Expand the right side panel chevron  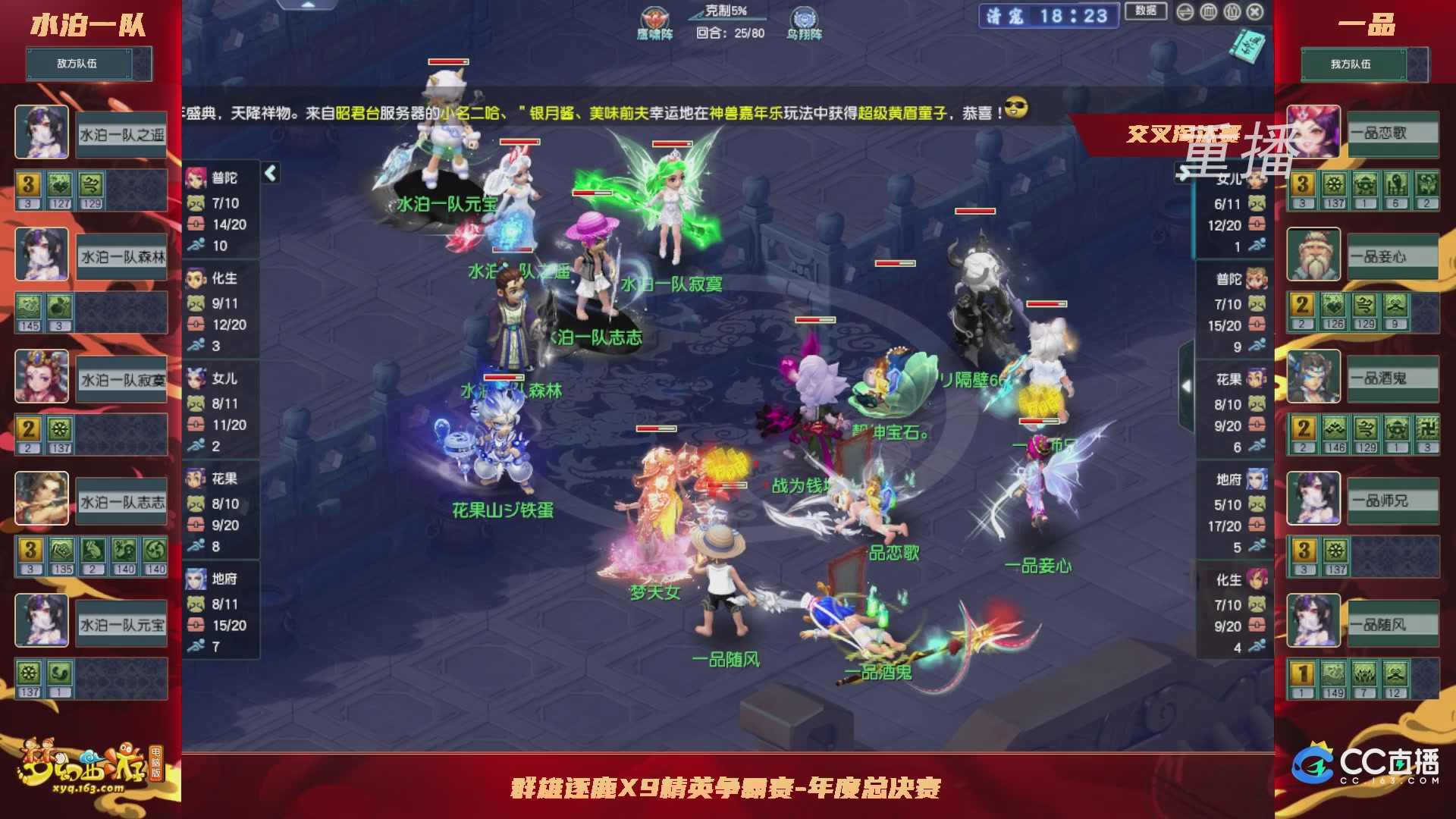1186,385
